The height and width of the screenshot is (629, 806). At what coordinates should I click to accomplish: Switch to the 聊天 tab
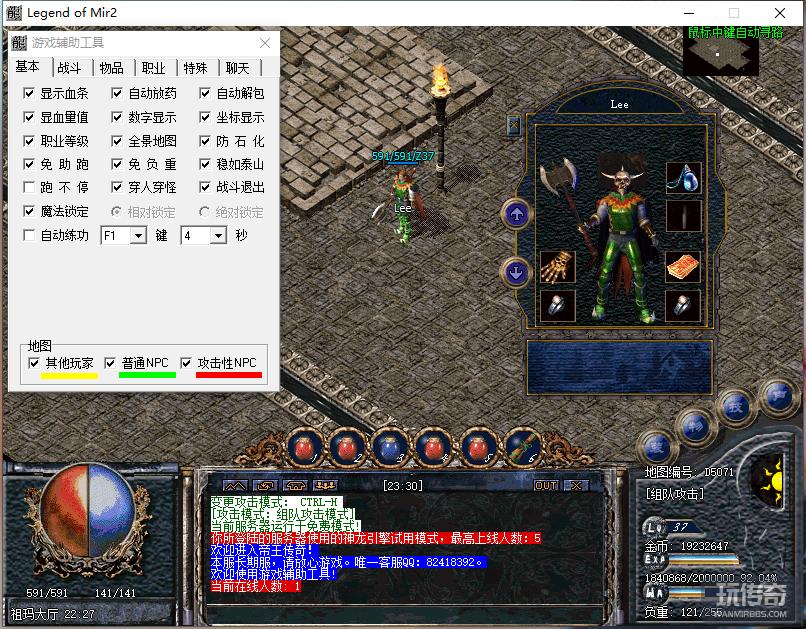pos(237,68)
